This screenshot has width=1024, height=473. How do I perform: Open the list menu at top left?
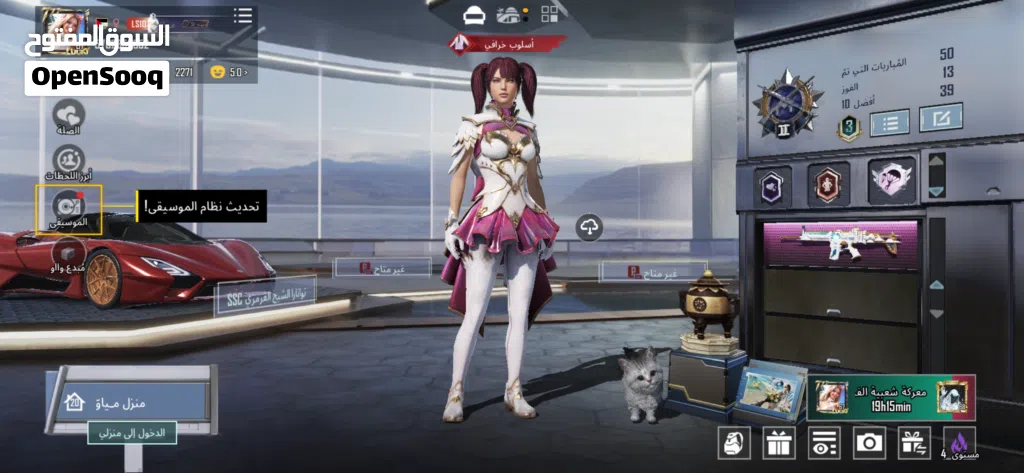coord(243,15)
